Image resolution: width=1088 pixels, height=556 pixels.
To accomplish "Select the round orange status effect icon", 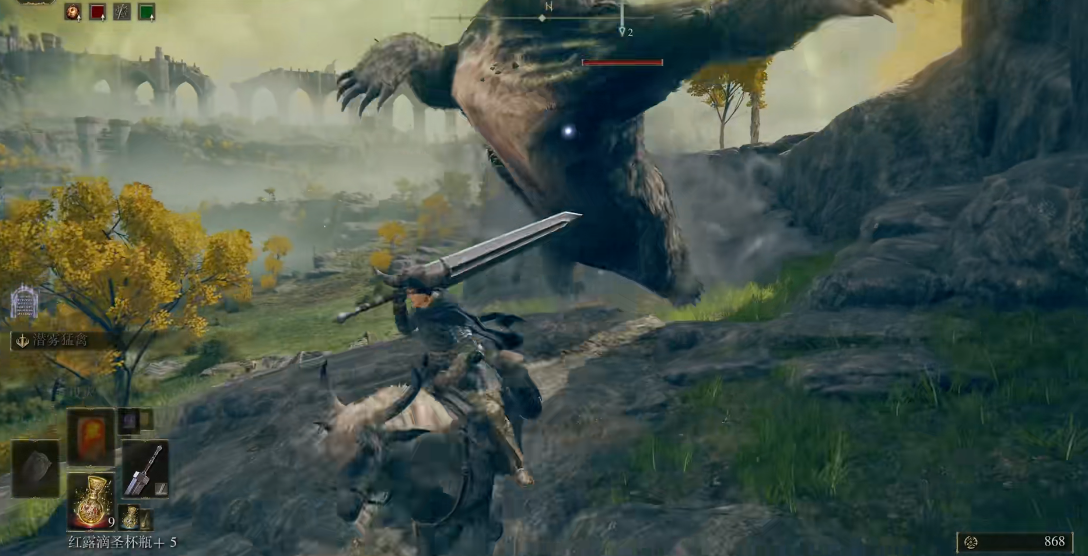I will click(x=74, y=12).
